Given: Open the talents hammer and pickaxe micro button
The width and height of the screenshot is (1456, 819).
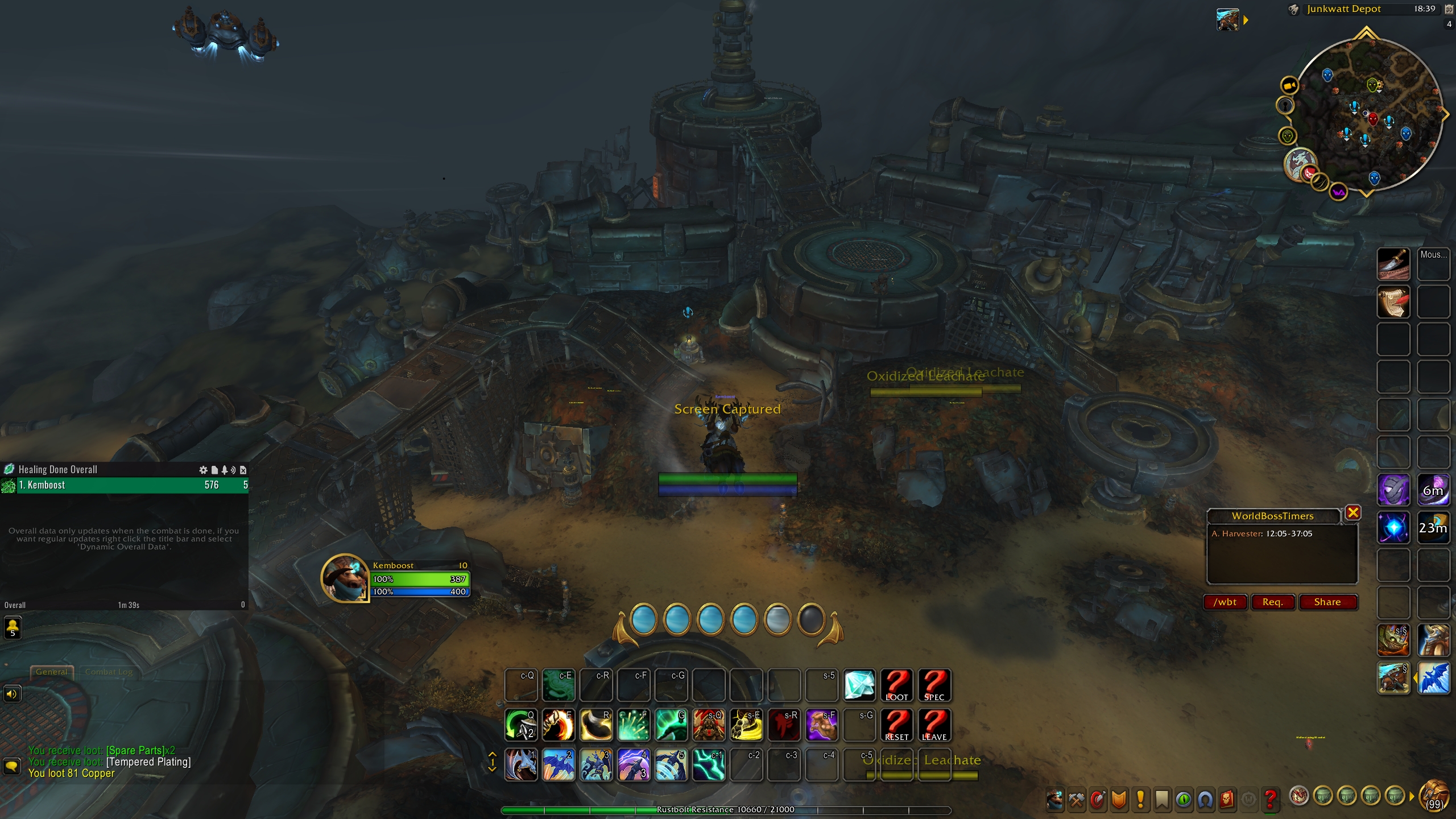Looking at the screenshot, I should tap(1076, 800).
